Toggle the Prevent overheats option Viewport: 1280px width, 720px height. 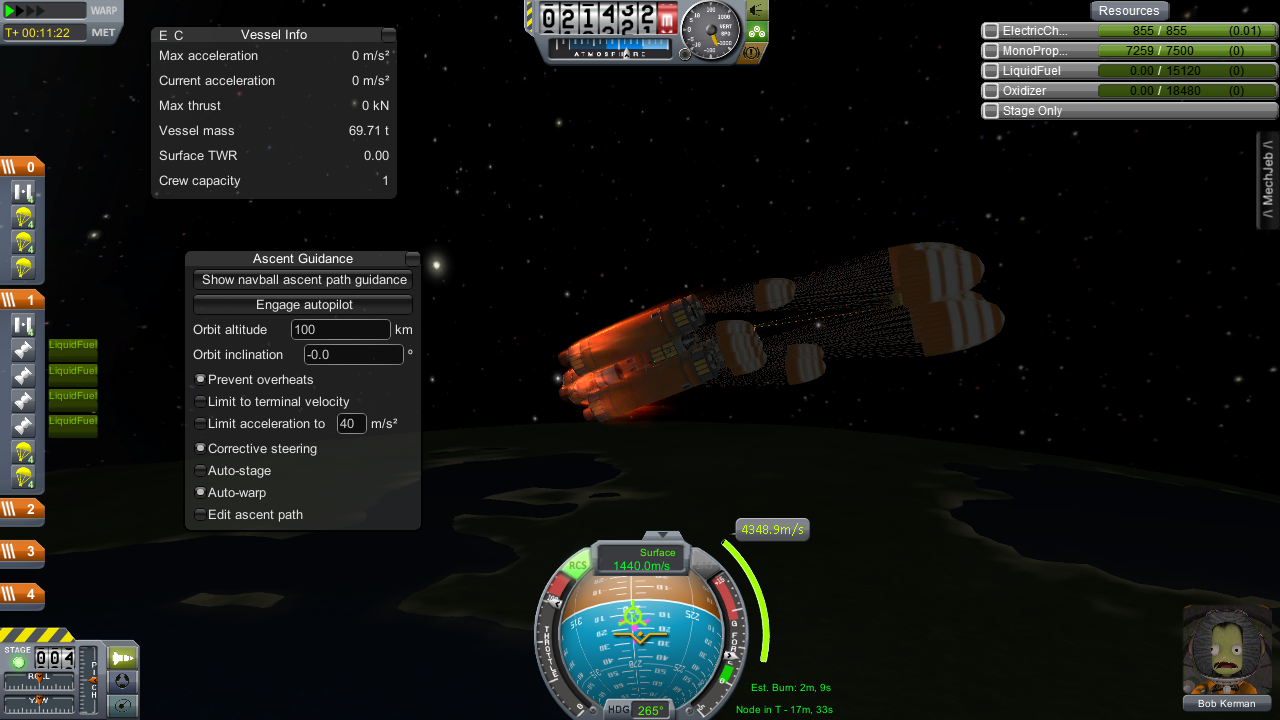point(201,380)
